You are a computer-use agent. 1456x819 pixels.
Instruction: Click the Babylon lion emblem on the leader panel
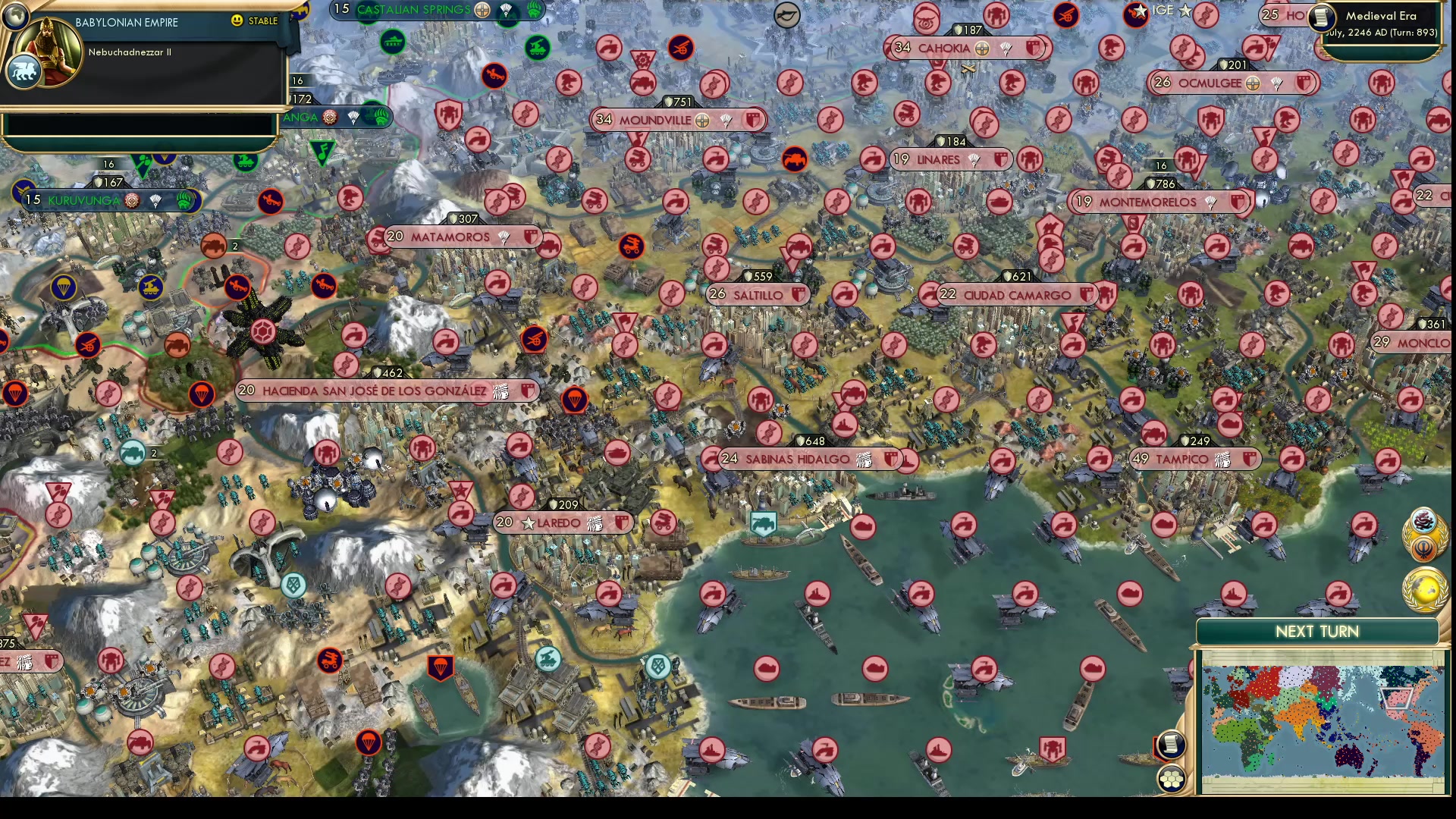click(x=25, y=69)
